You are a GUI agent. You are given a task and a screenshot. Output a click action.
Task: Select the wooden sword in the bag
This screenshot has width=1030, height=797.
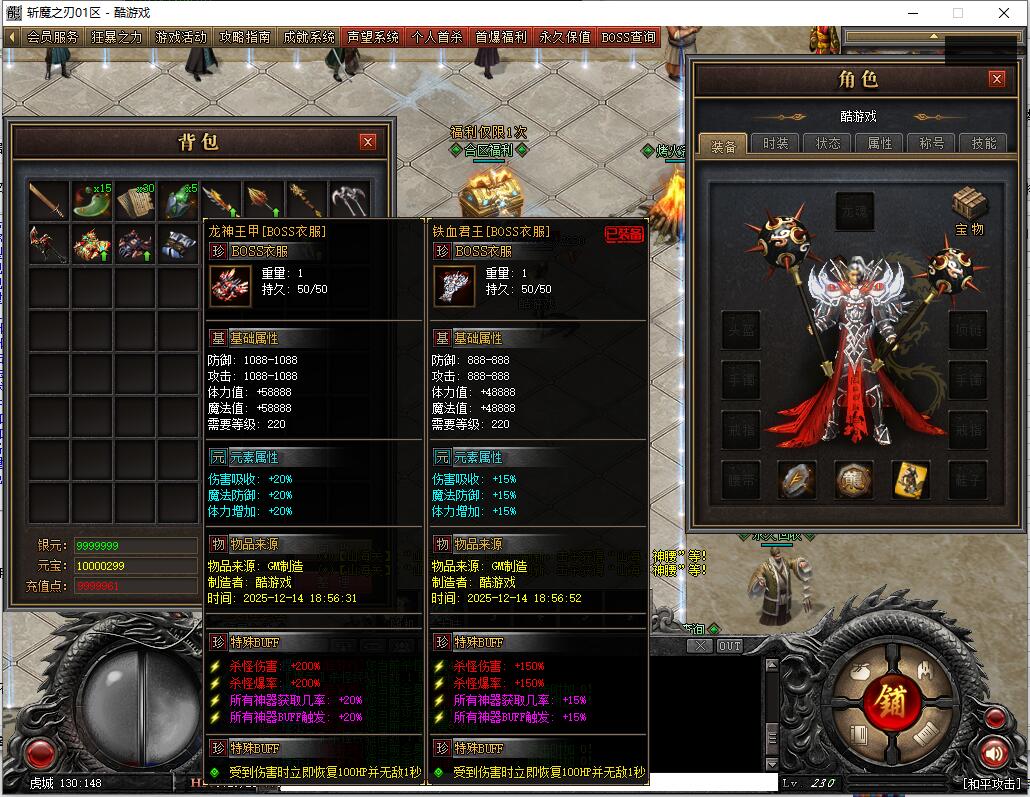(x=48, y=201)
